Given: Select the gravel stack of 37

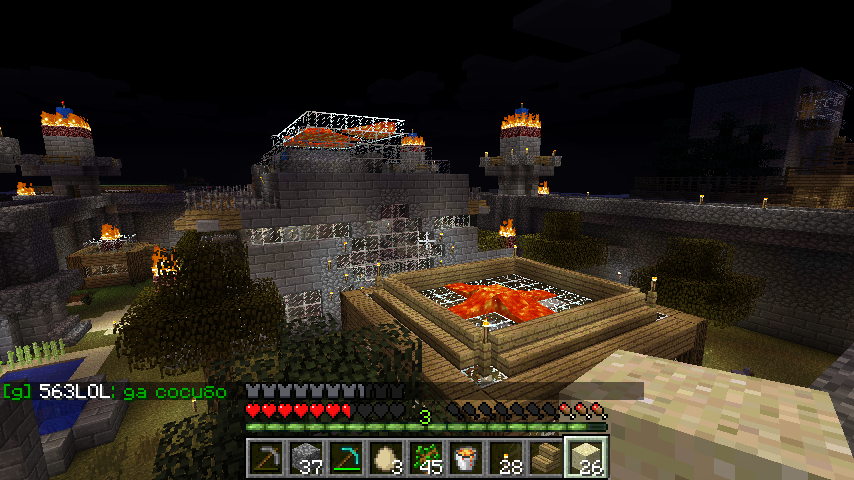Looking at the screenshot, I should click(x=306, y=459).
